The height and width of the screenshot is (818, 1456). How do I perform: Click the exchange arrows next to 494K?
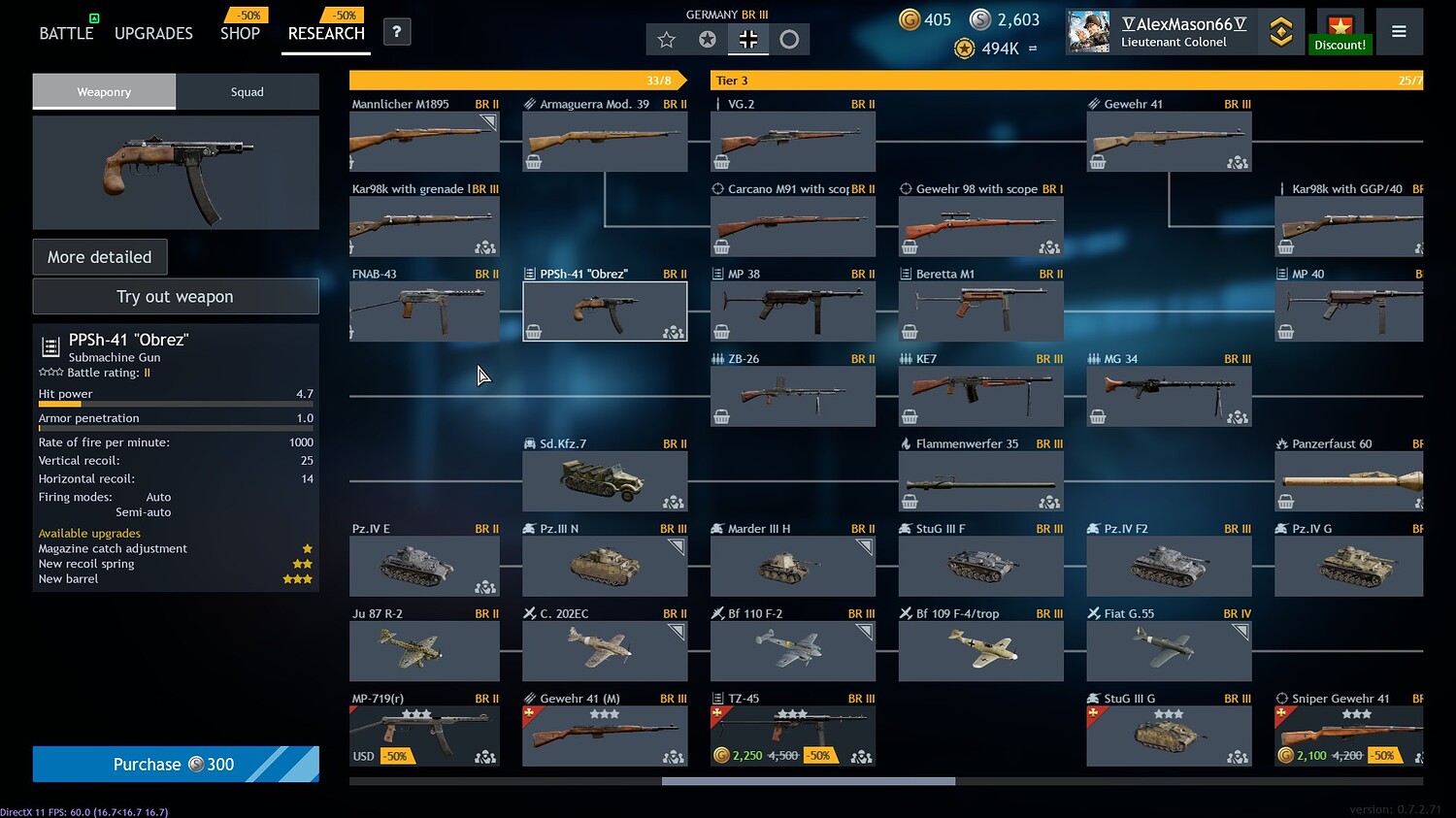coord(1036,47)
